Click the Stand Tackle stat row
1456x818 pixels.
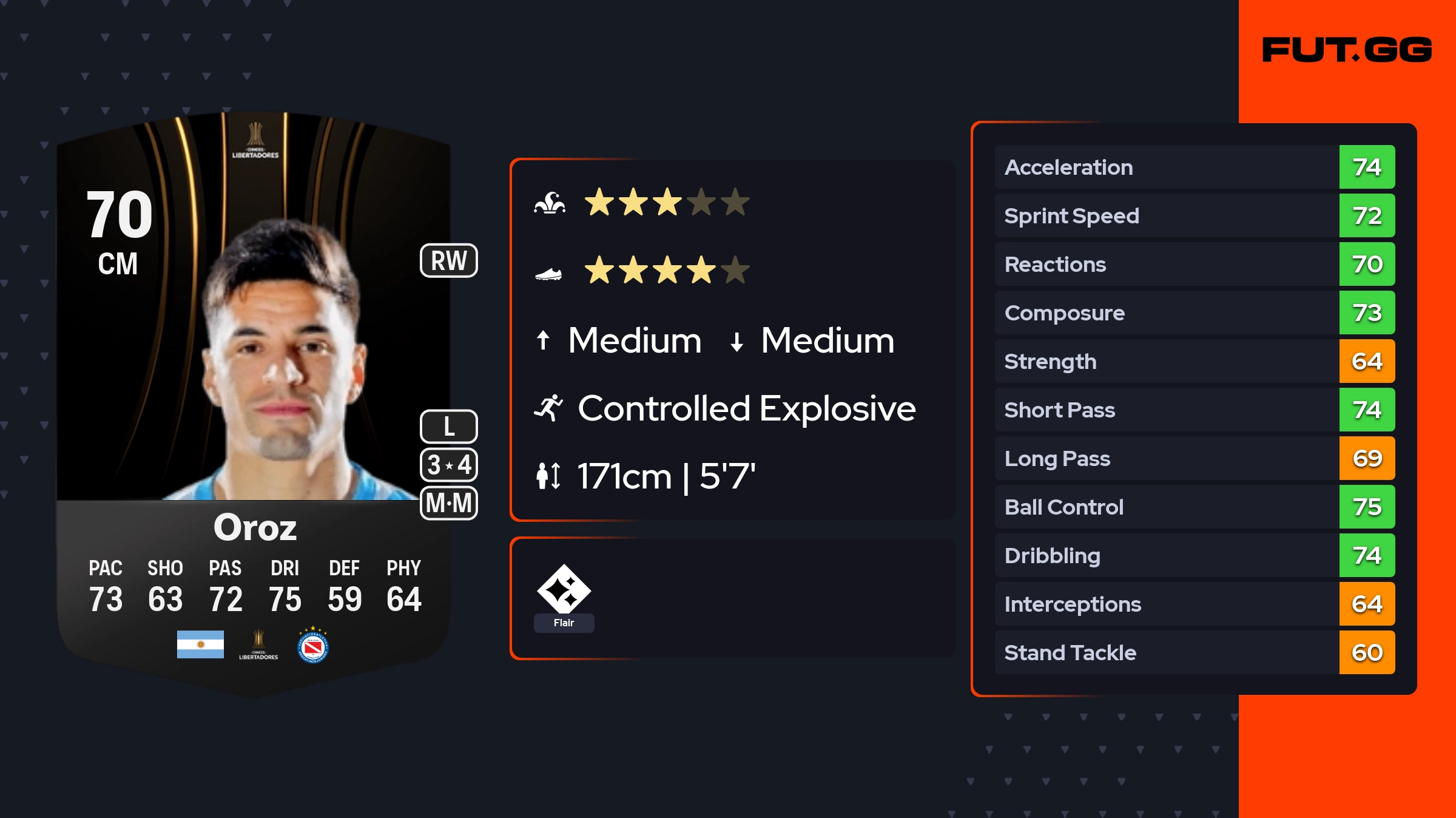click(1194, 652)
